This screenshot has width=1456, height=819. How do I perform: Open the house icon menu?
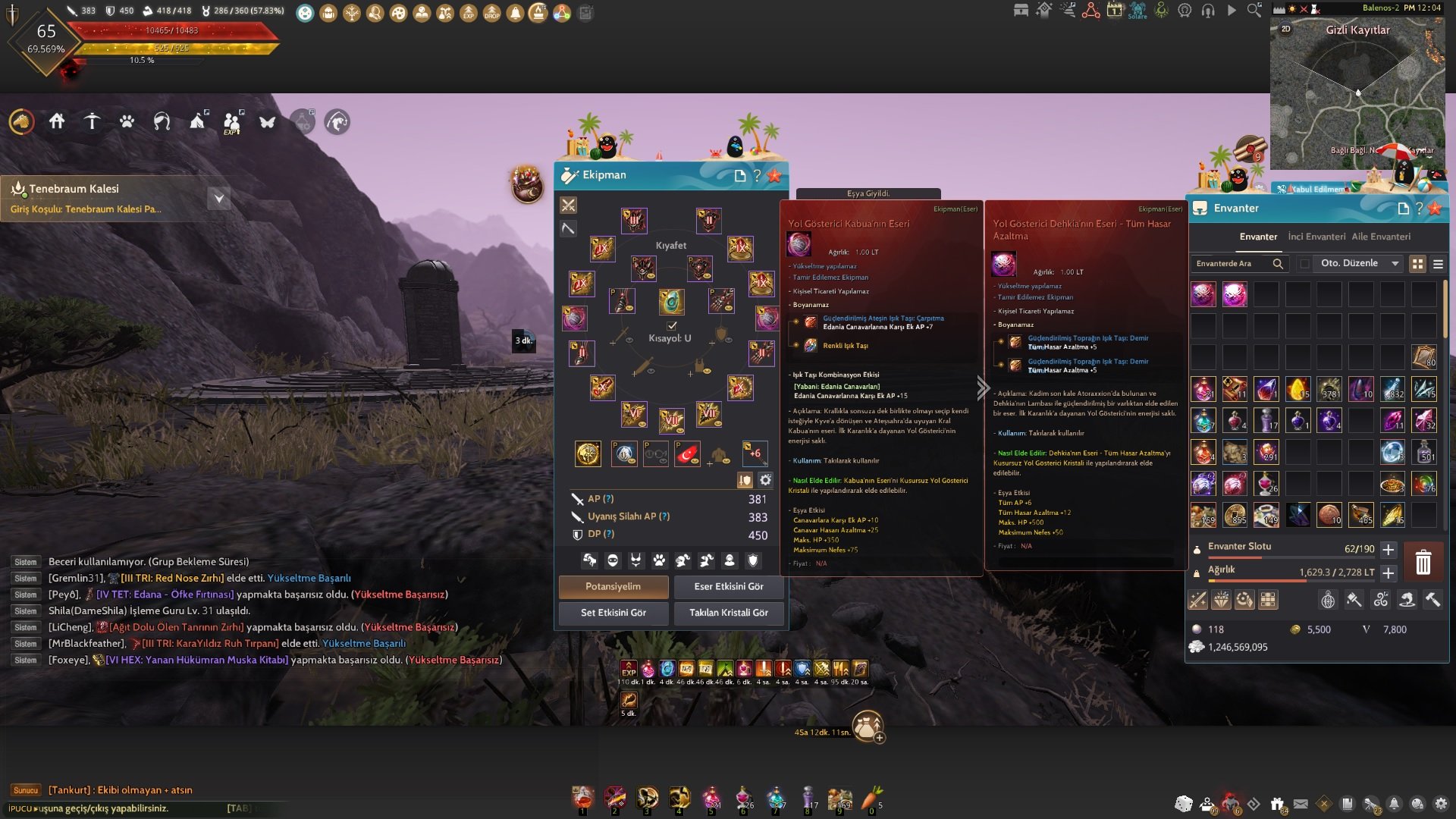tap(57, 121)
